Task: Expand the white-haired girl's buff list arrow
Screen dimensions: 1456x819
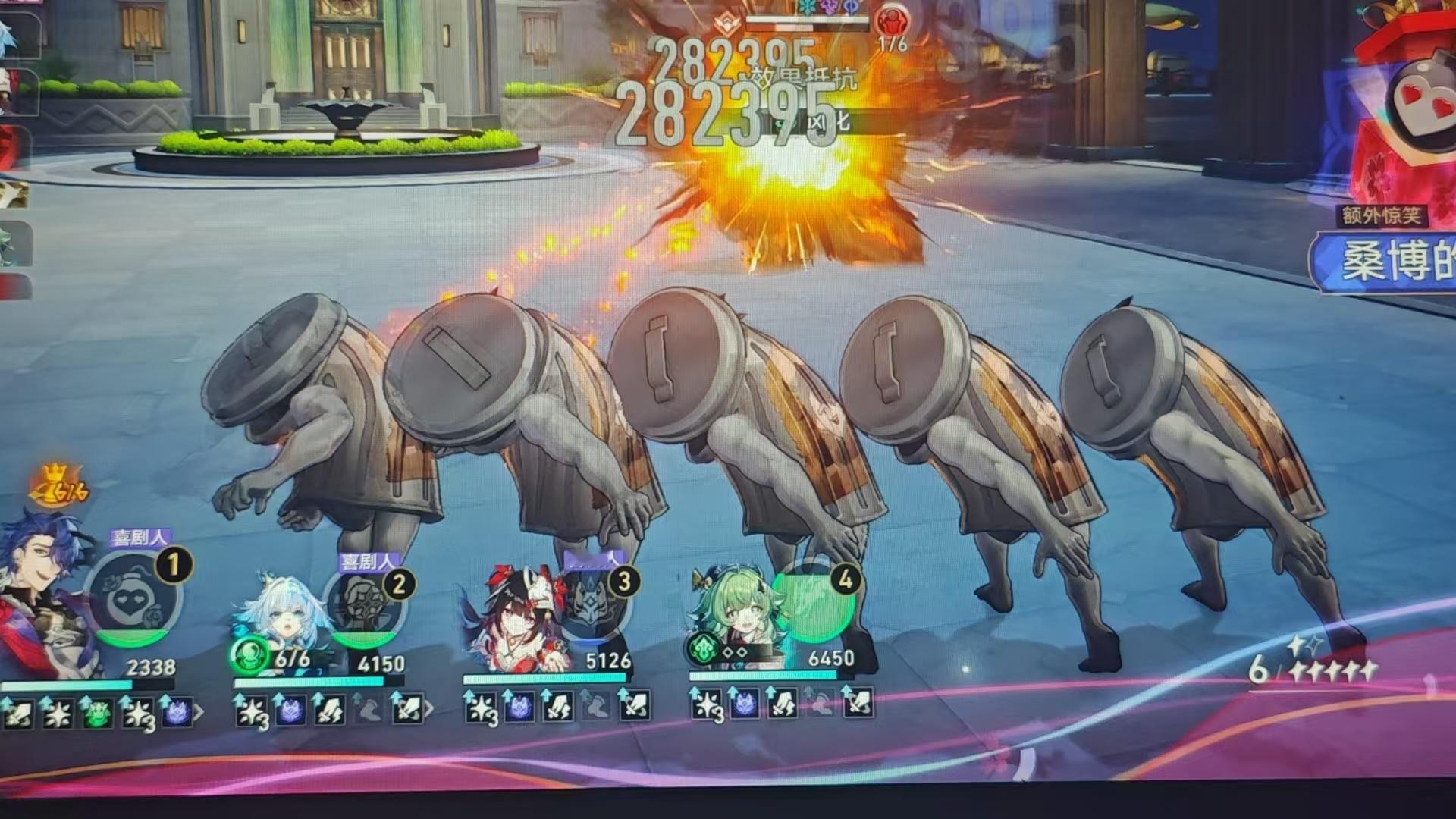Action: click(429, 709)
